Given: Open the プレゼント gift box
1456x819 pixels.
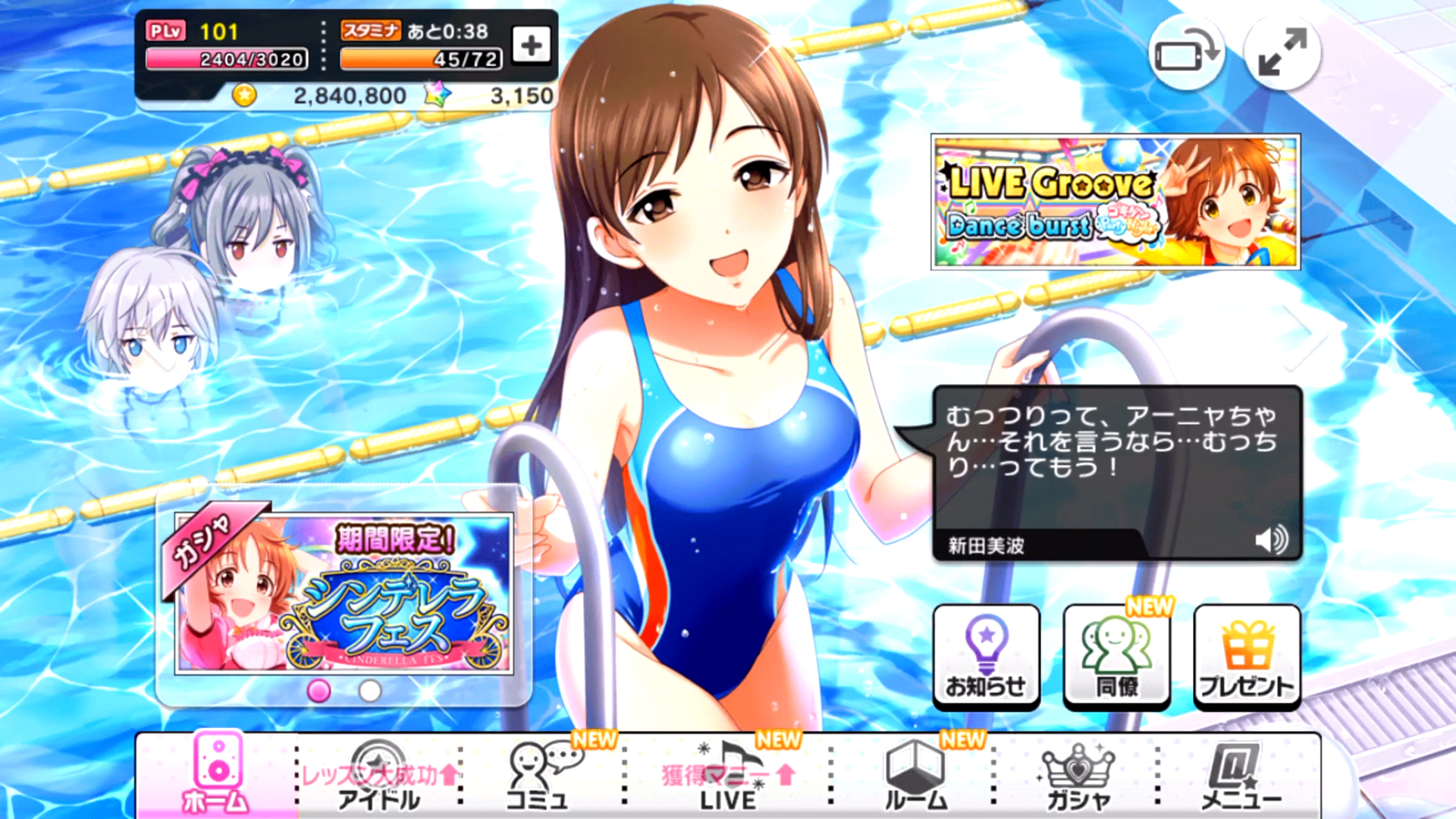Looking at the screenshot, I should click(1247, 657).
